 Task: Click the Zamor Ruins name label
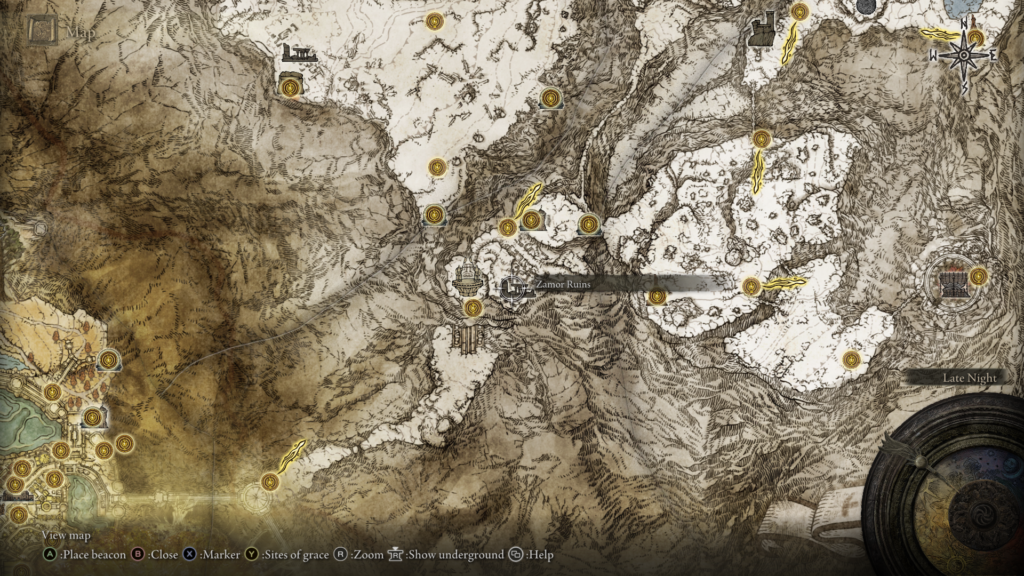[x=562, y=284]
